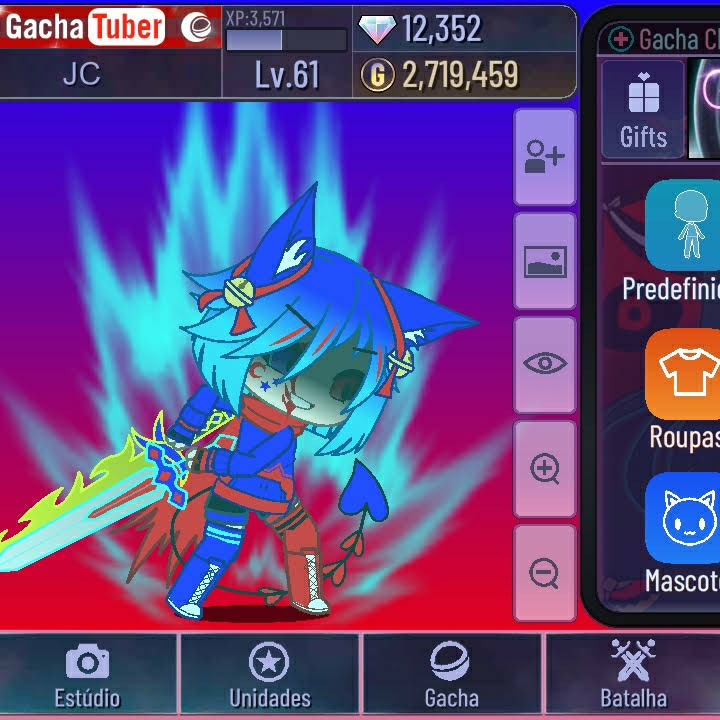
Task: Select the JC player name
Action: pyautogui.click(x=82, y=76)
